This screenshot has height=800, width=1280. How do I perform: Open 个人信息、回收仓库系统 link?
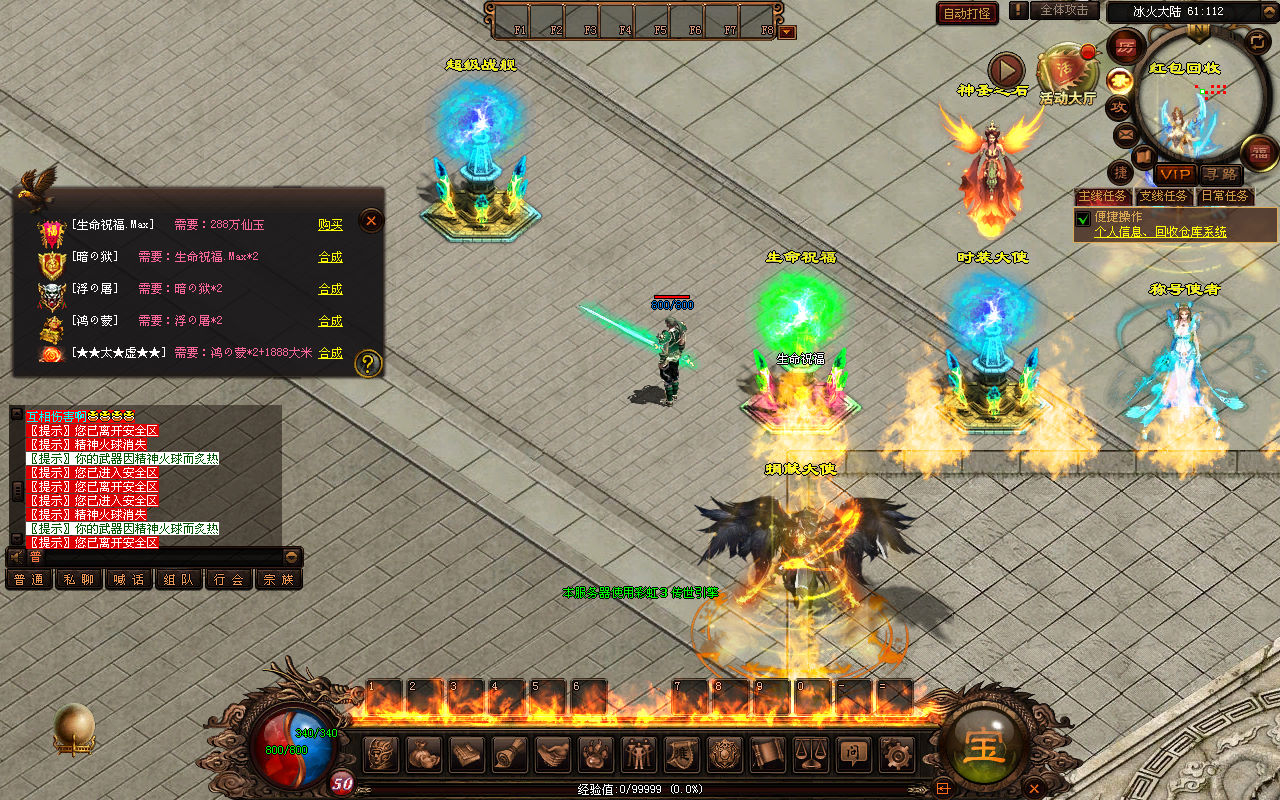click(x=1160, y=232)
